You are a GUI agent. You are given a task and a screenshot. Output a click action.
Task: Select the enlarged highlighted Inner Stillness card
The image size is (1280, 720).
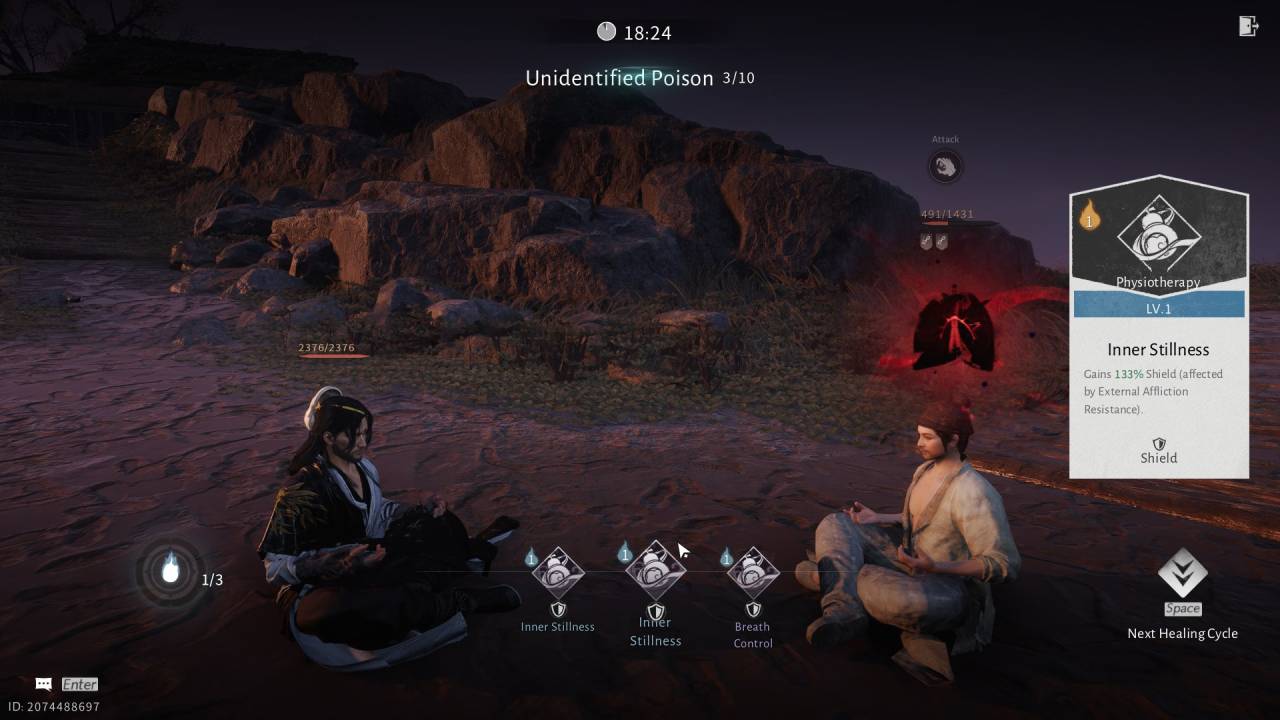655,570
